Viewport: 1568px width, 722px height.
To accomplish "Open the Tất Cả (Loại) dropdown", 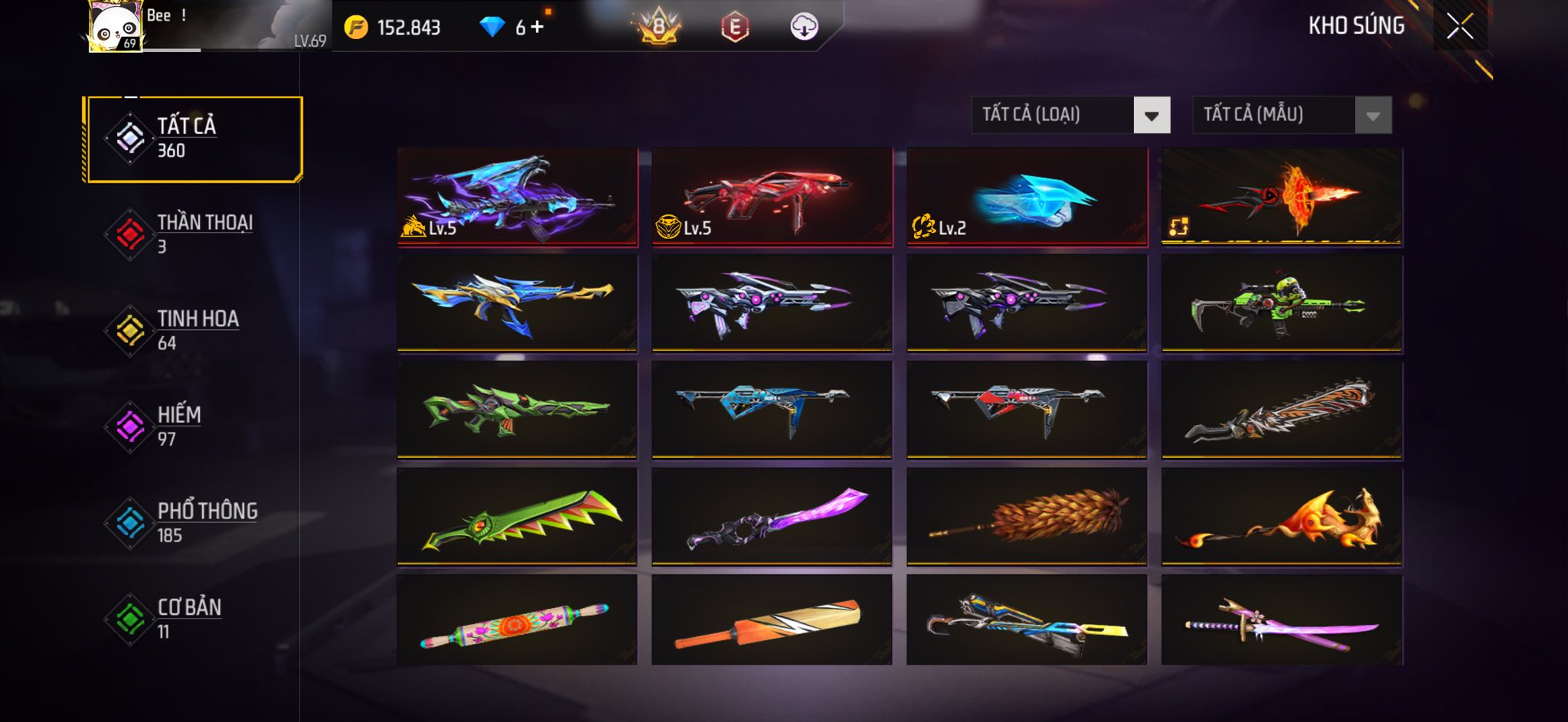I will [1151, 116].
